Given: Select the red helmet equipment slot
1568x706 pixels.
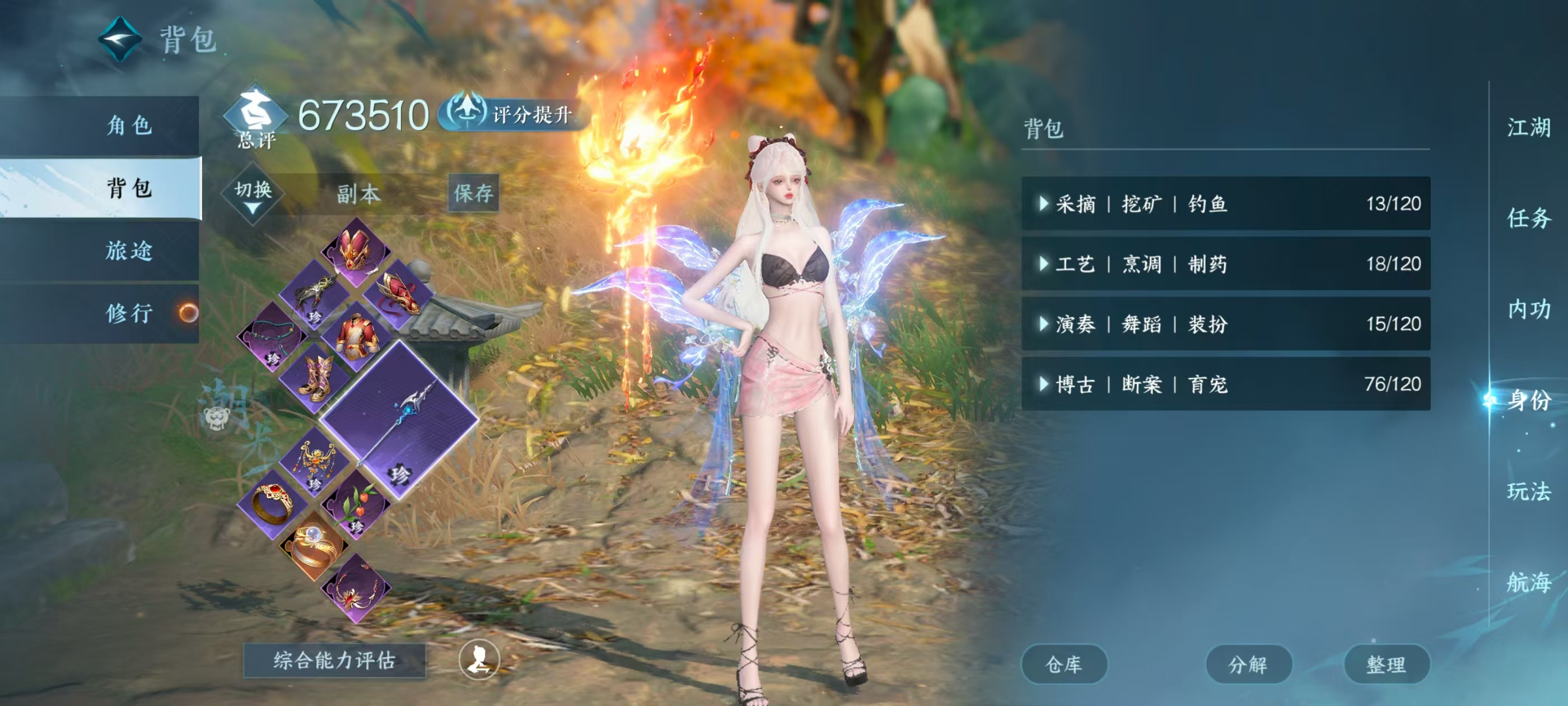Looking at the screenshot, I should pos(356,250).
